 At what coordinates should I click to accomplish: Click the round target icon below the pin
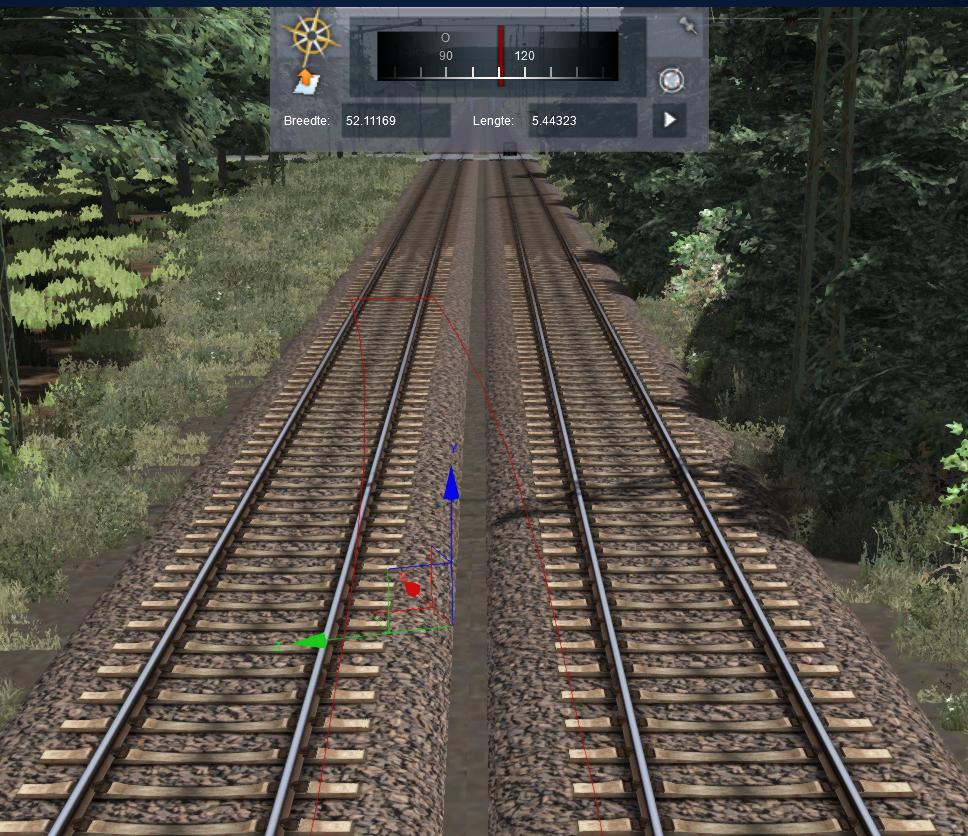tap(671, 81)
